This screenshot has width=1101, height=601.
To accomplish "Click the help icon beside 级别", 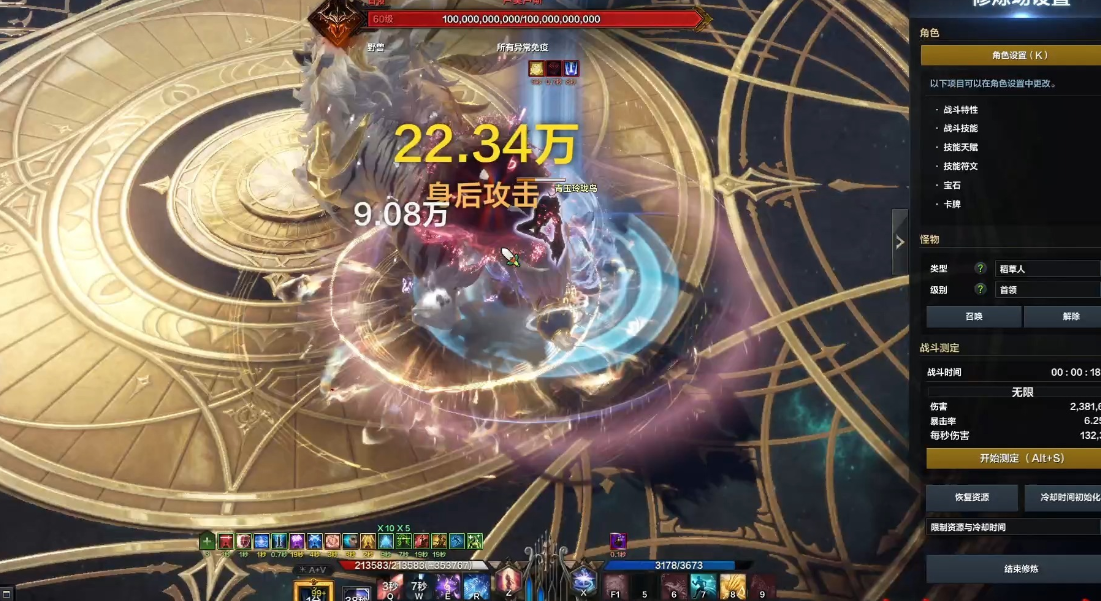I will click(x=981, y=289).
